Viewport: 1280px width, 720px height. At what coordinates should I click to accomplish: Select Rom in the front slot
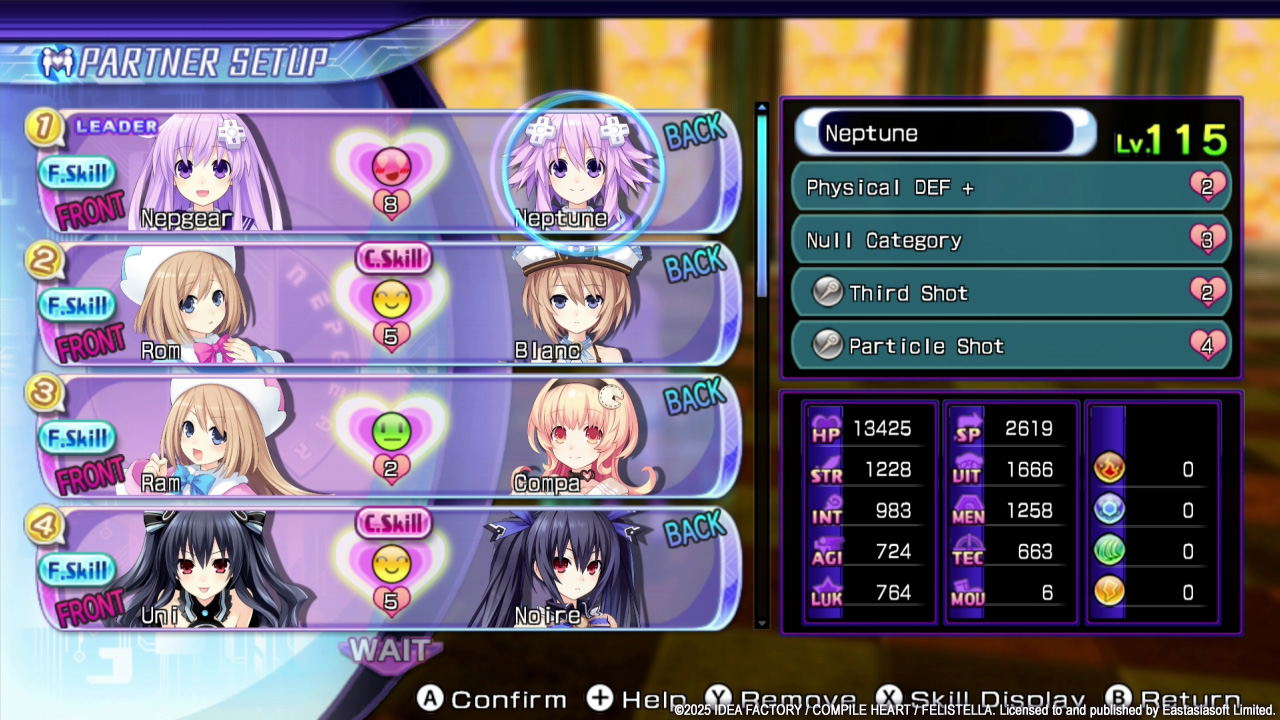(x=185, y=300)
